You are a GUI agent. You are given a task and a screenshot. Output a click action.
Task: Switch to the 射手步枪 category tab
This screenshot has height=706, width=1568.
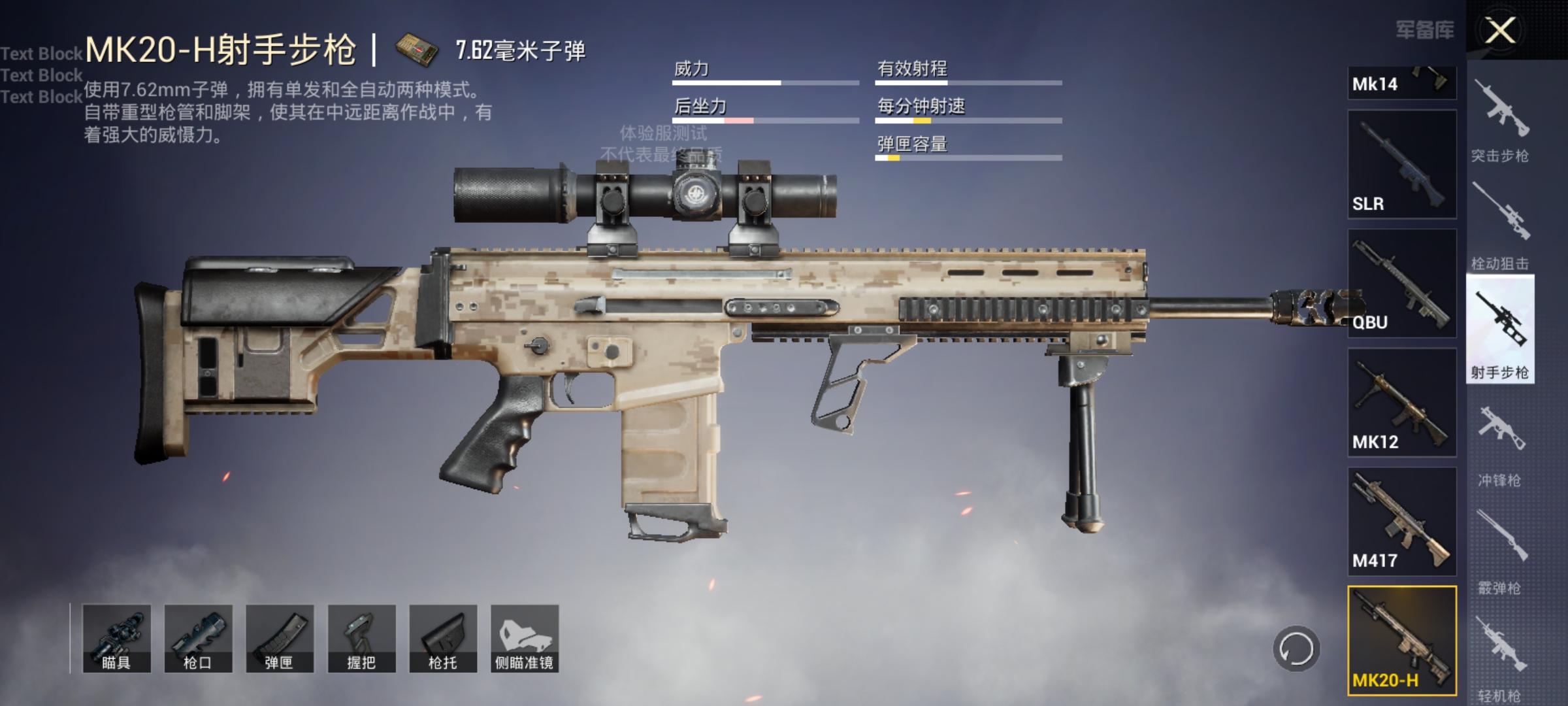tap(1500, 330)
